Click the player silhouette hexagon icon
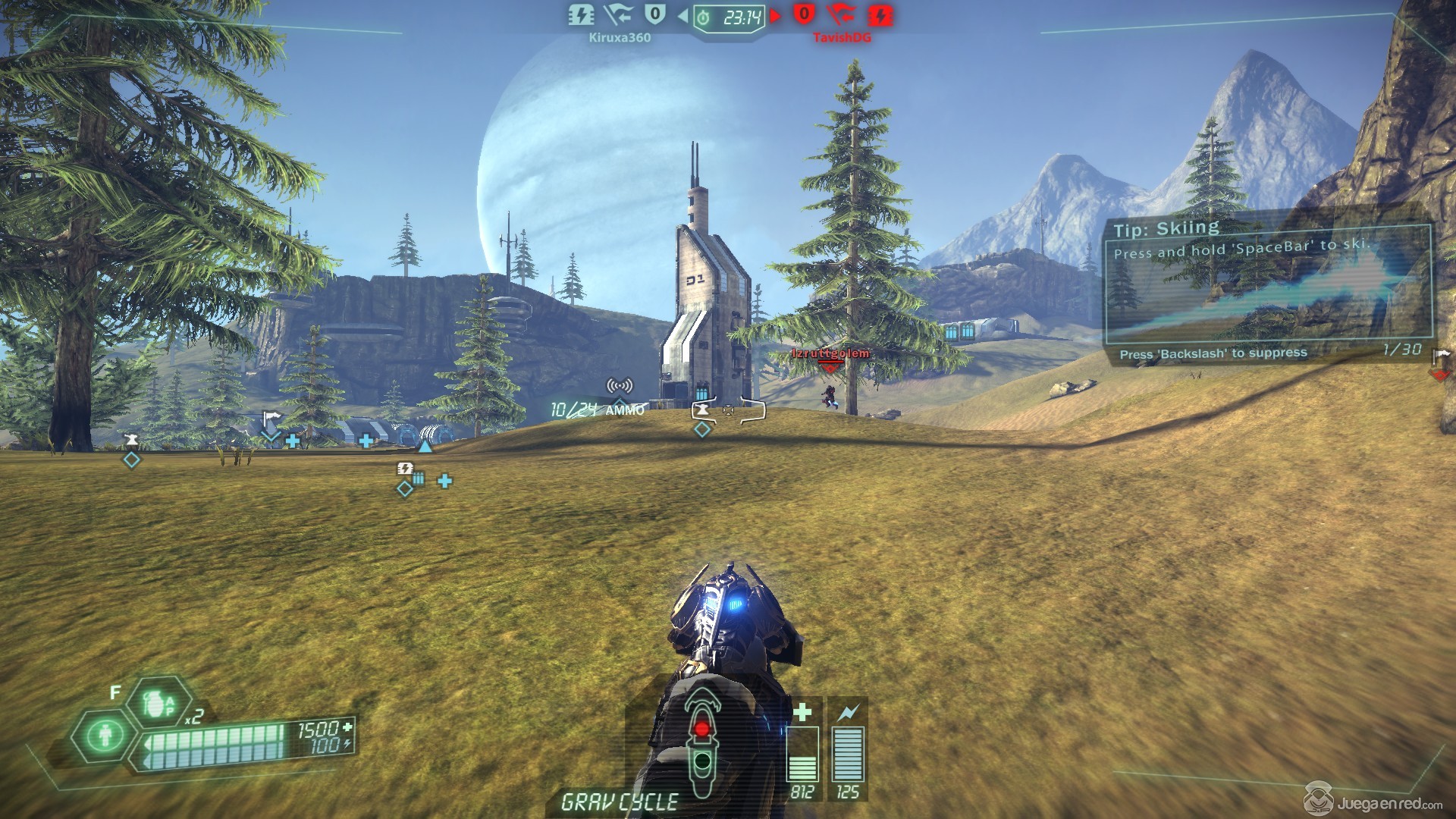 pos(105,735)
